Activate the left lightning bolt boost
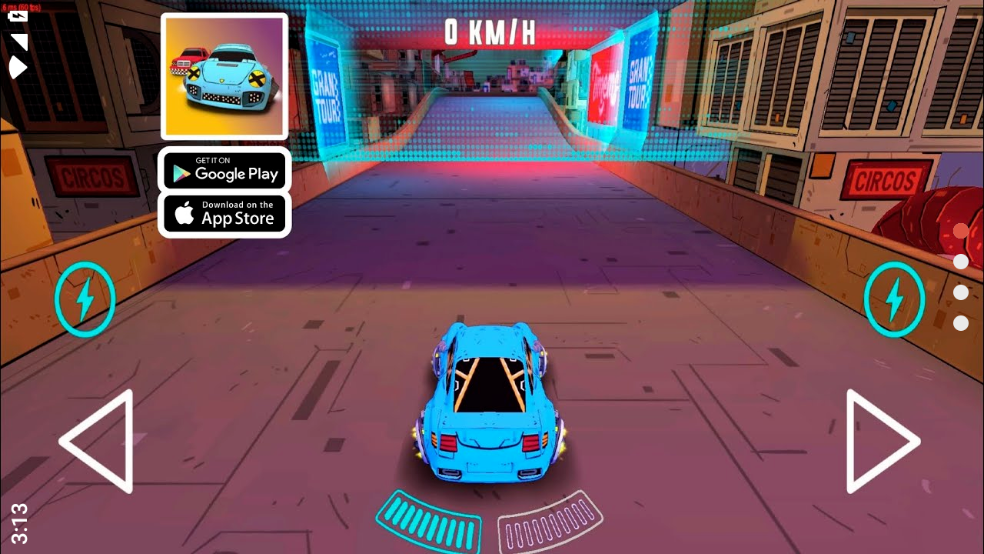Screen dimensions: 984x554 tap(85, 298)
